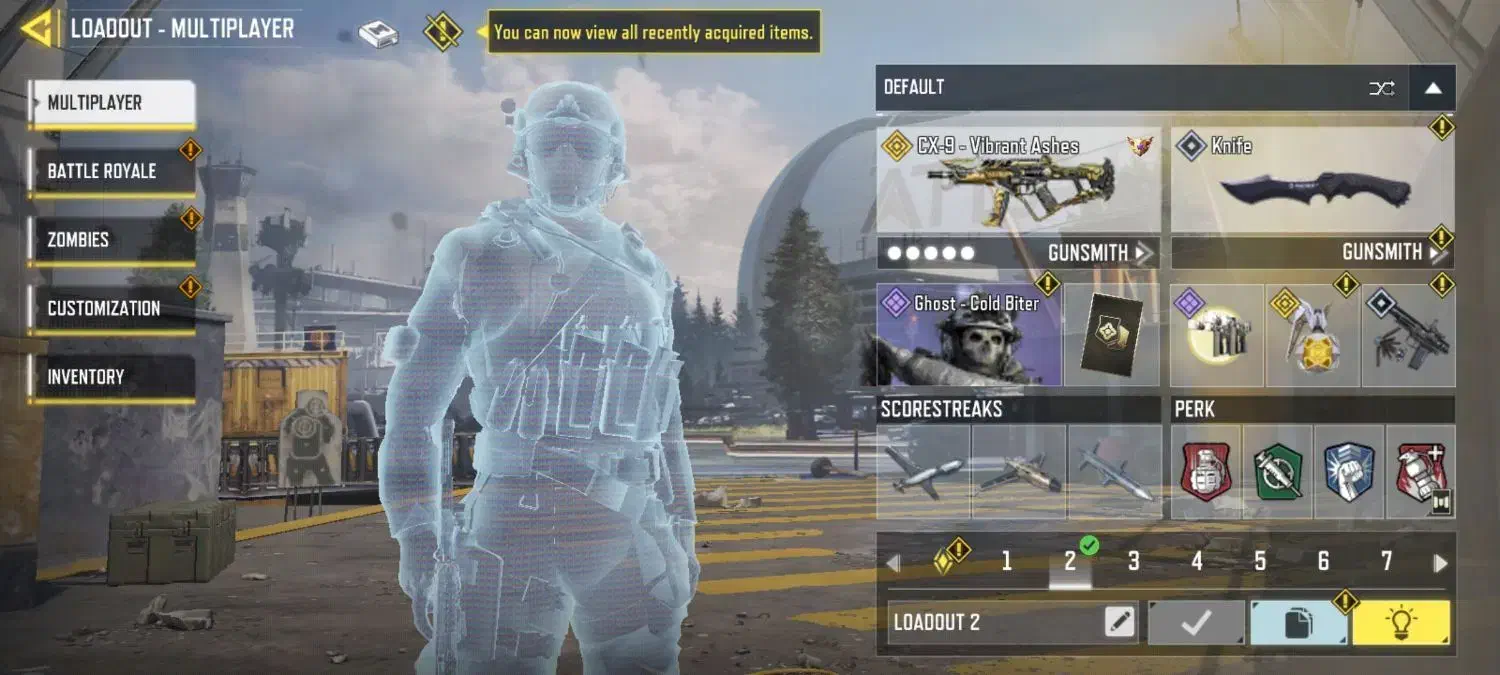
Task: Confirm loadout with the checkmark button
Action: tap(1196, 623)
